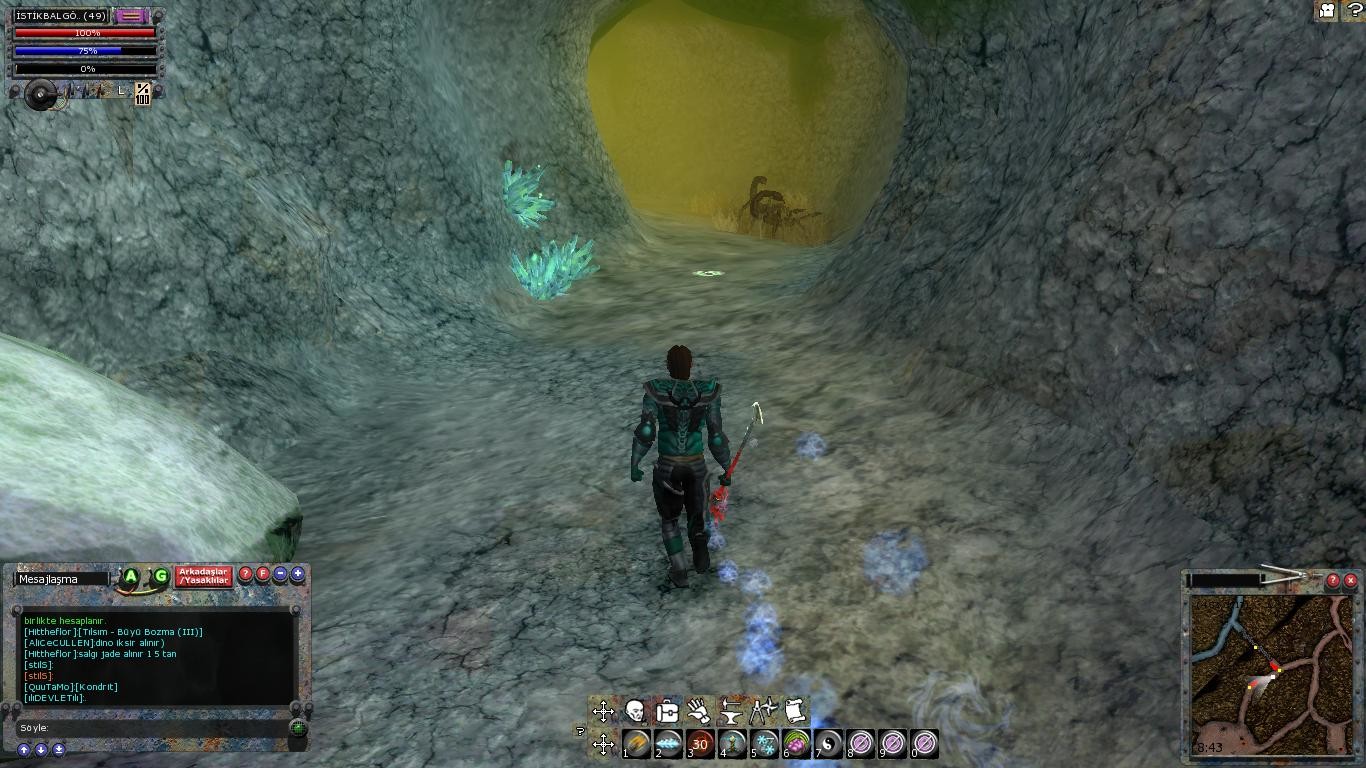Open the Arkadaşlar/Yasaklılar friends list
This screenshot has height=768, width=1366.
(204, 576)
